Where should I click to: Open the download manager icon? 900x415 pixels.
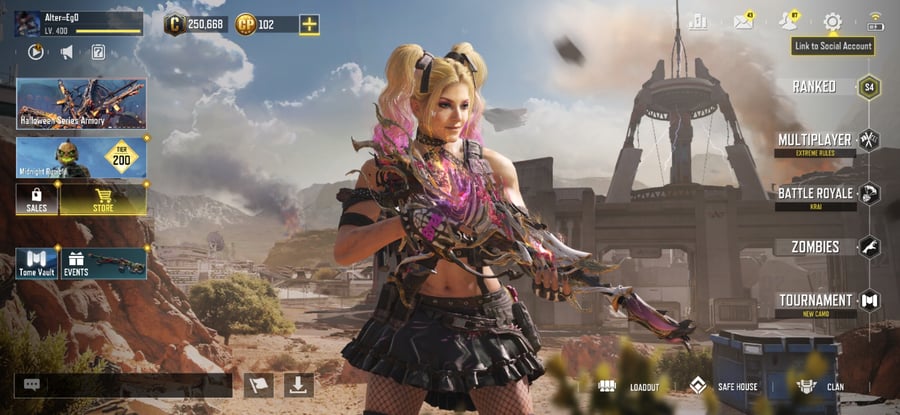pos(299,385)
